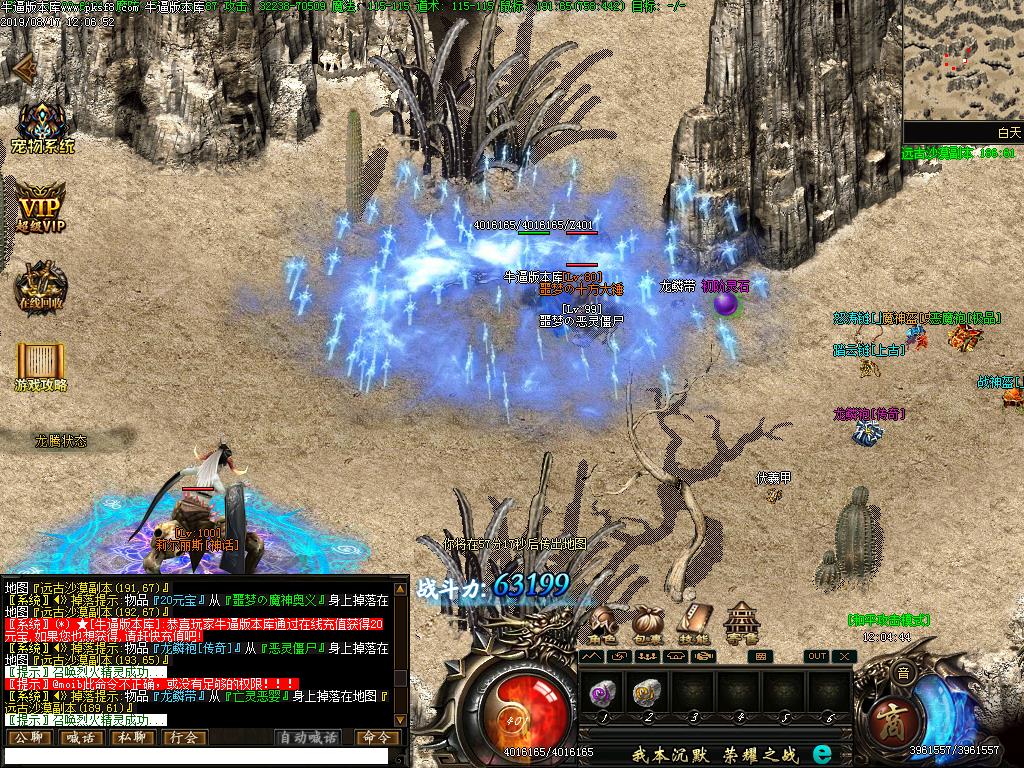1024x768 pixels.
Task: Open the 游戏攻略 game guide scroll
Action: [x=41, y=364]
